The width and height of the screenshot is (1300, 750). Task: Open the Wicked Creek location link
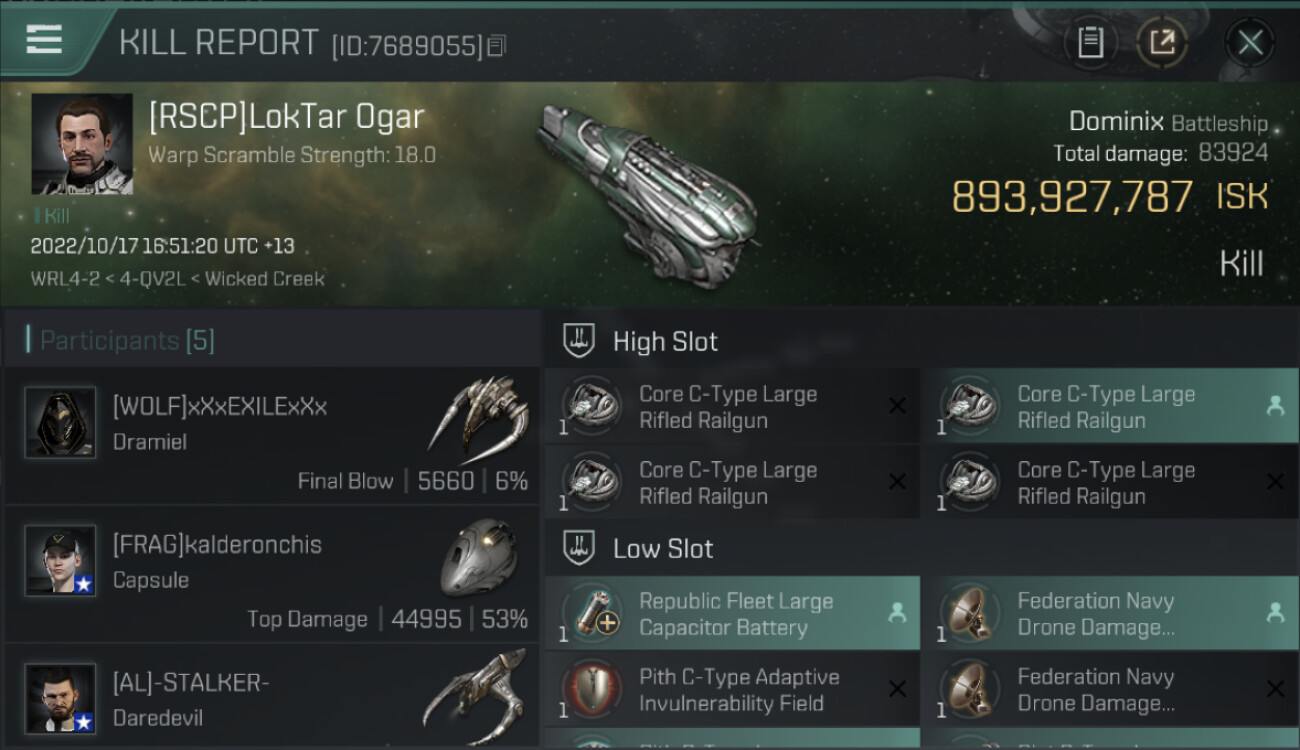[x=265, y=279]
